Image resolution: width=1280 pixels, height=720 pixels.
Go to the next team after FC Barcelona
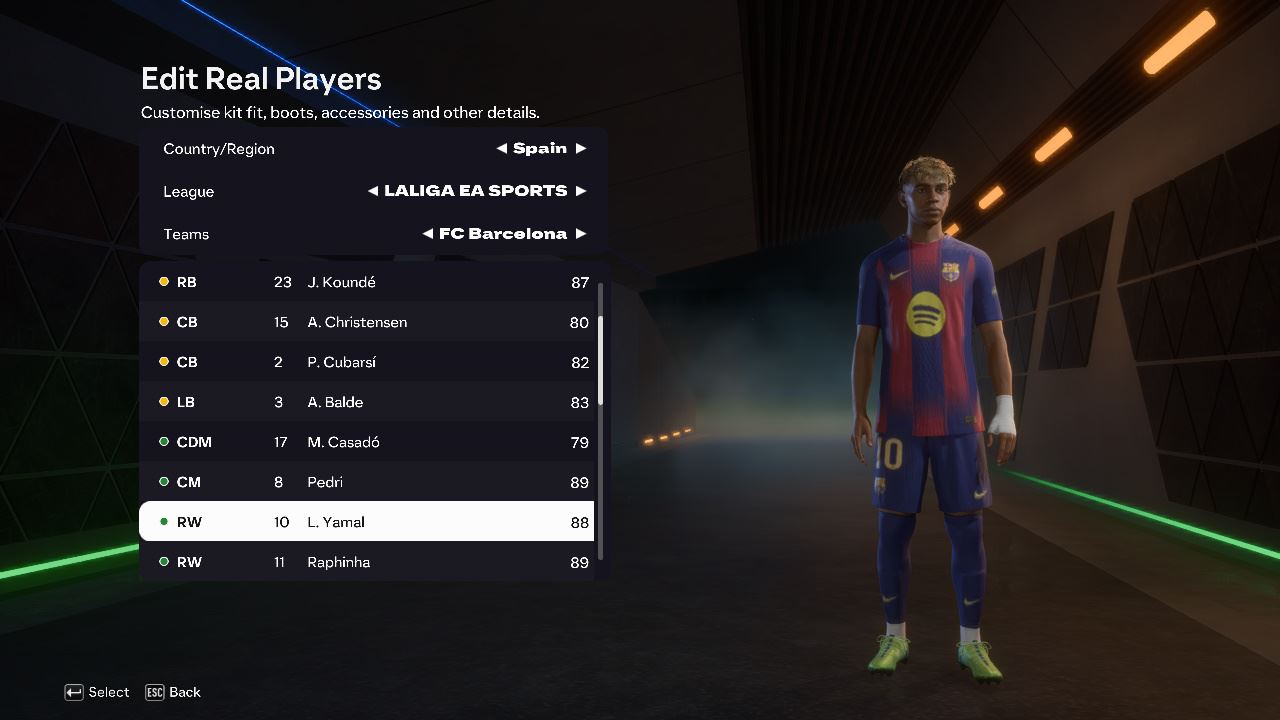[580, 234]
